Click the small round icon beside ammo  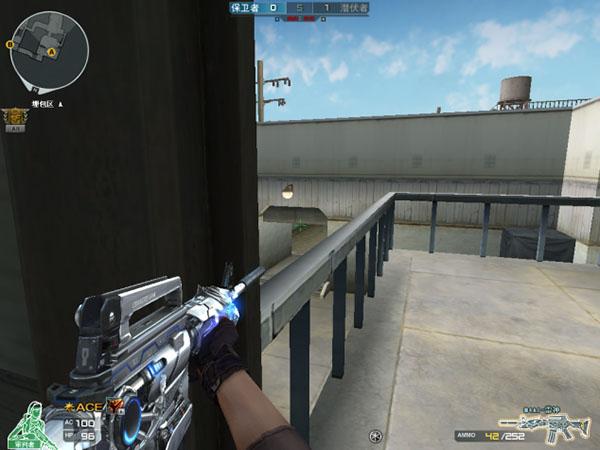click(x=375, y=436)
